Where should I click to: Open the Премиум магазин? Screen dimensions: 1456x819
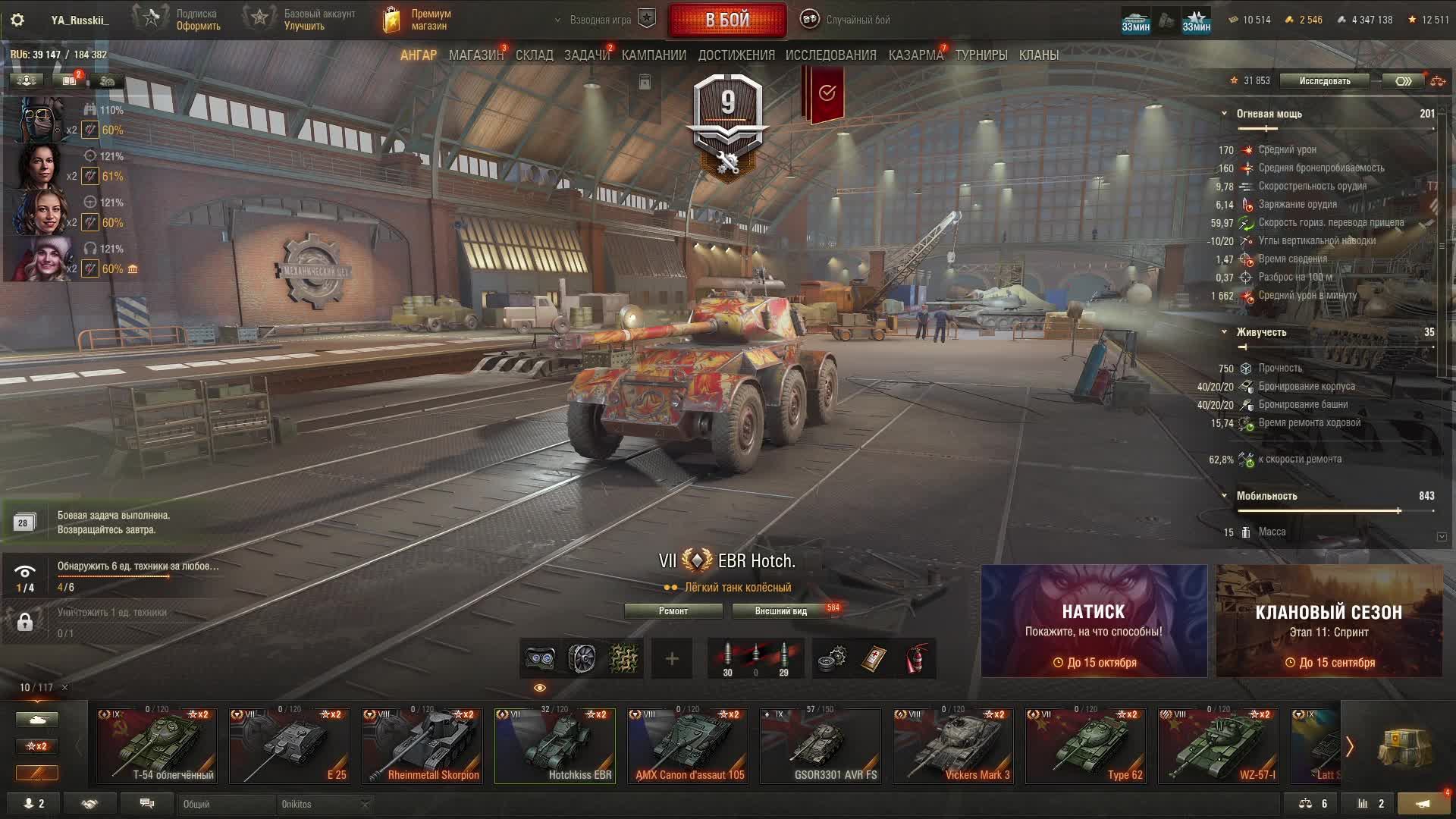click(x=418, y=20)
